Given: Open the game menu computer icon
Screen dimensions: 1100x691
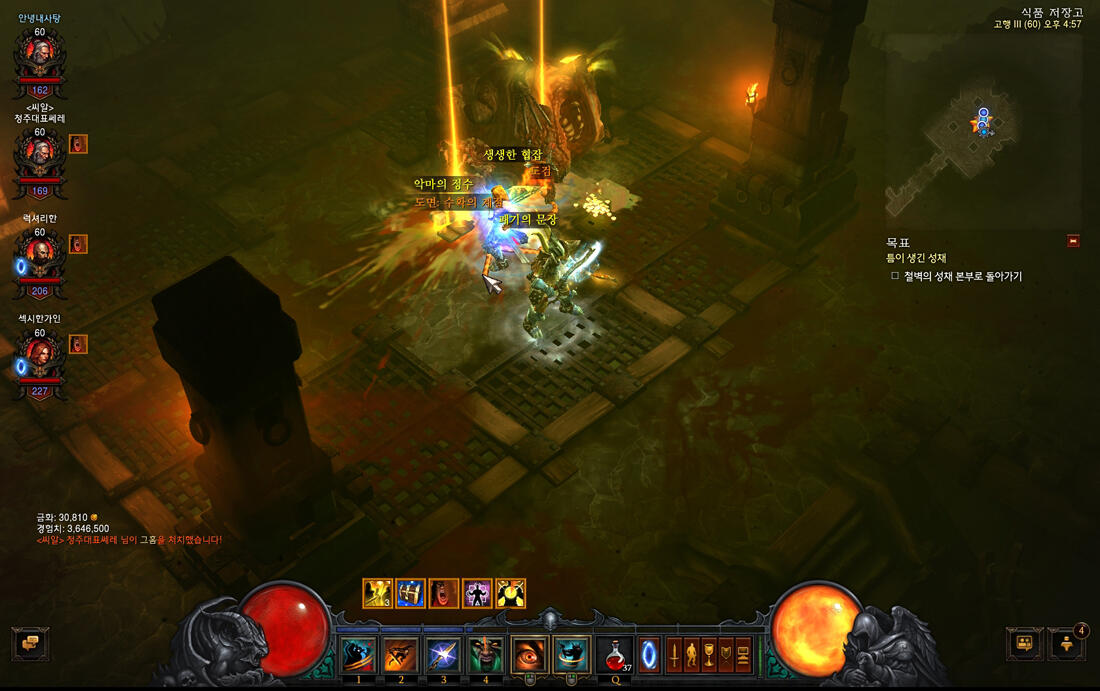Looking at the screenshot, I should tap(744, 655).
